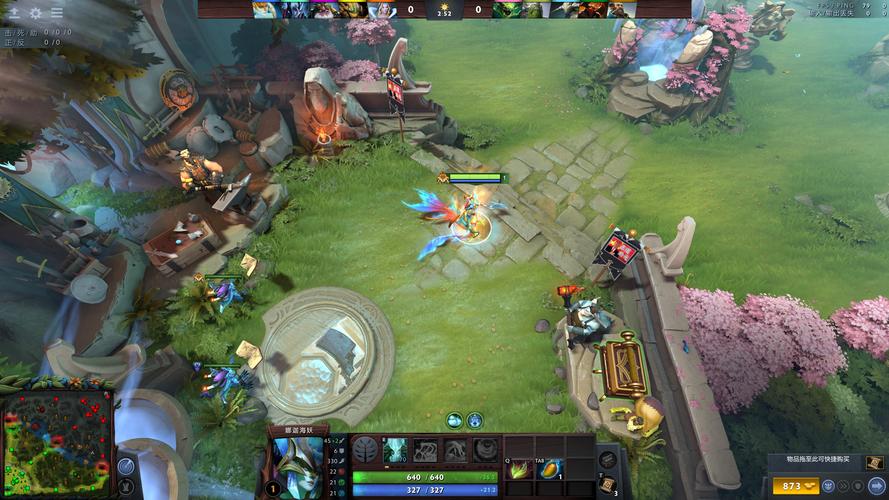Click the day-night clock showing 2:52
889x500 pixels.
(444, 10)
